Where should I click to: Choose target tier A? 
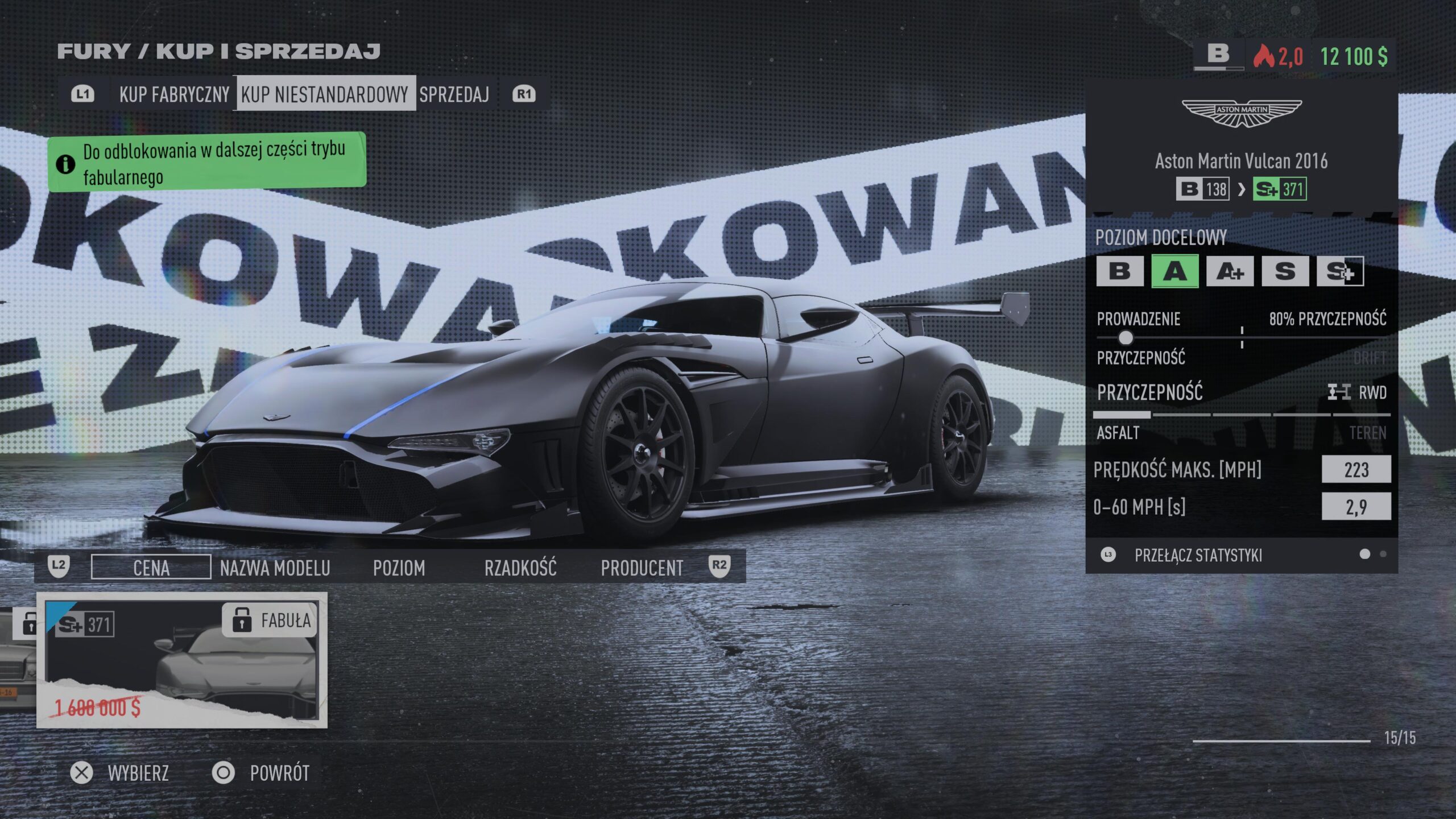[1175, 271]
